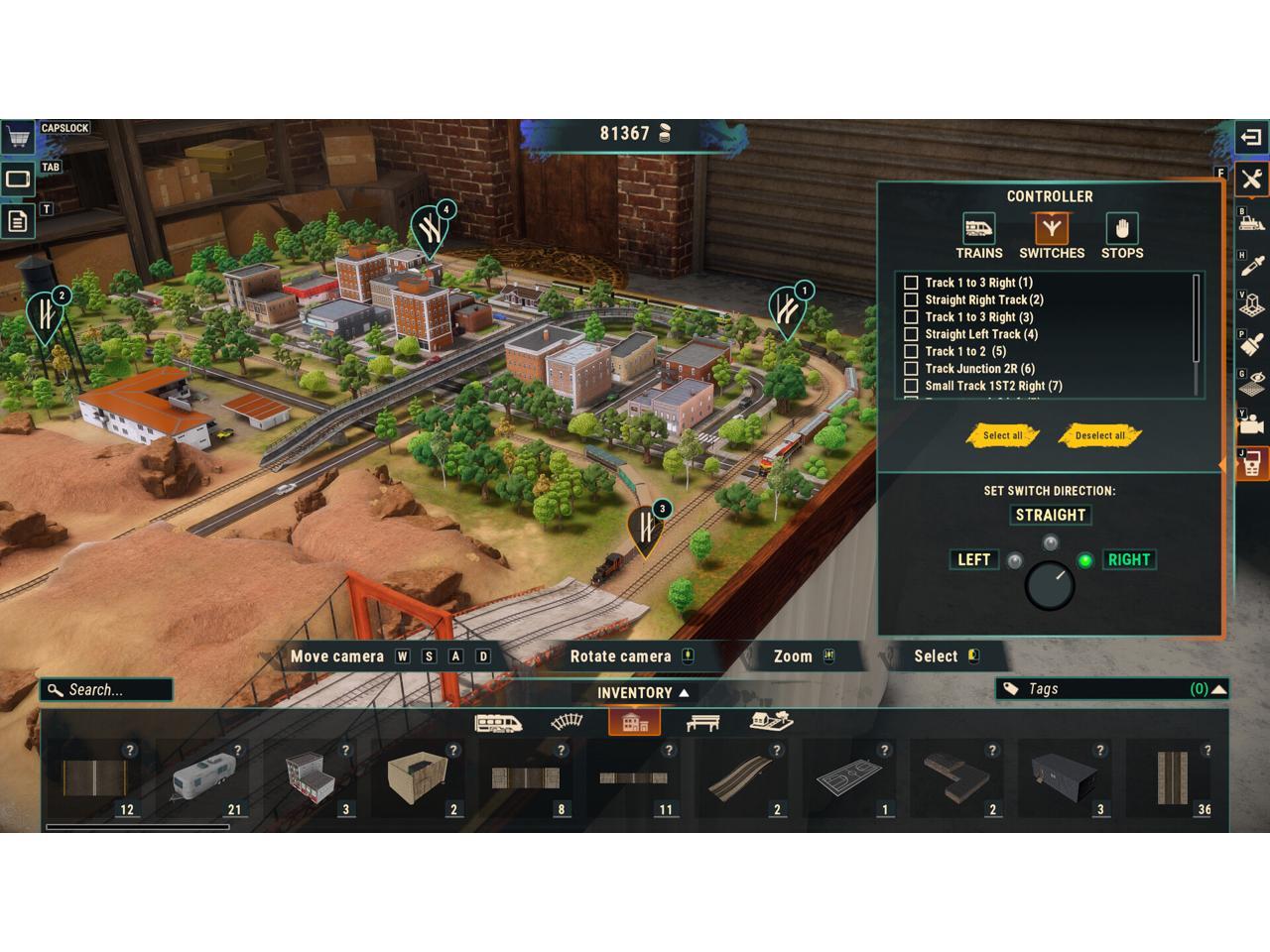
Task: Tick the Straight Right Track (2) checkbox
Action: pos(911,299)
